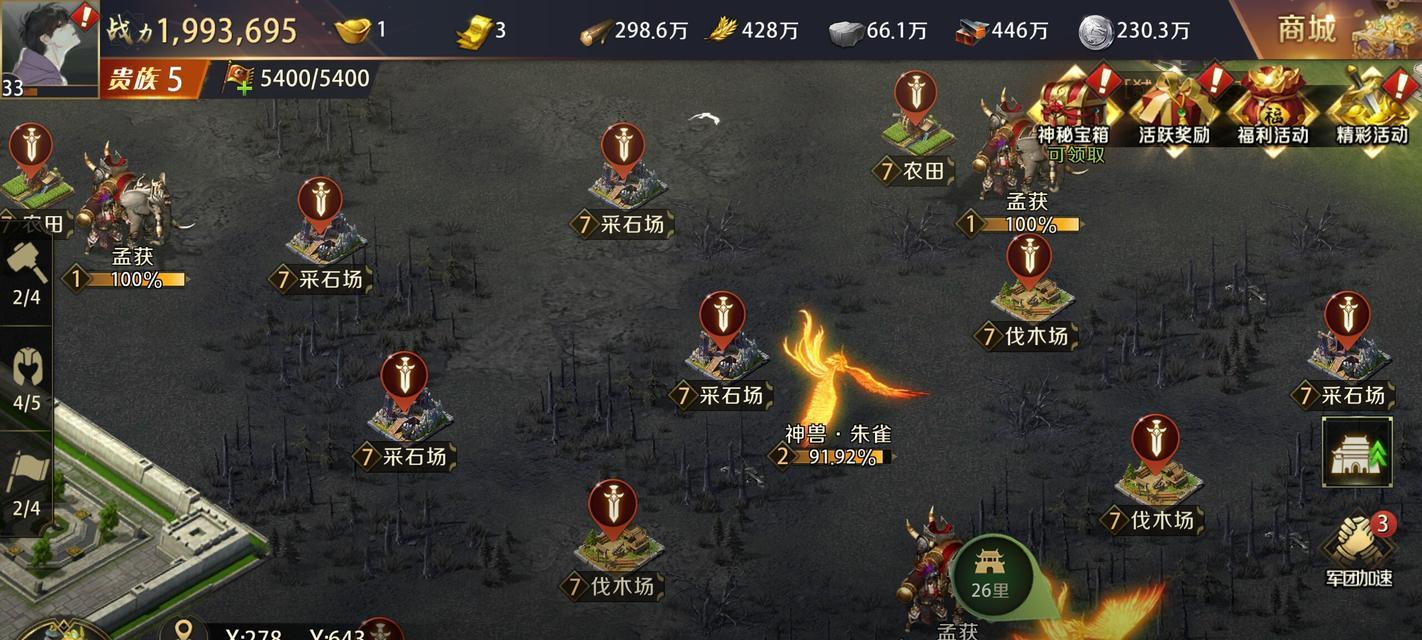Open the flag march queue showing 2/4
The width and height of the screenshot is (1422, 640).
coord(27,485)
